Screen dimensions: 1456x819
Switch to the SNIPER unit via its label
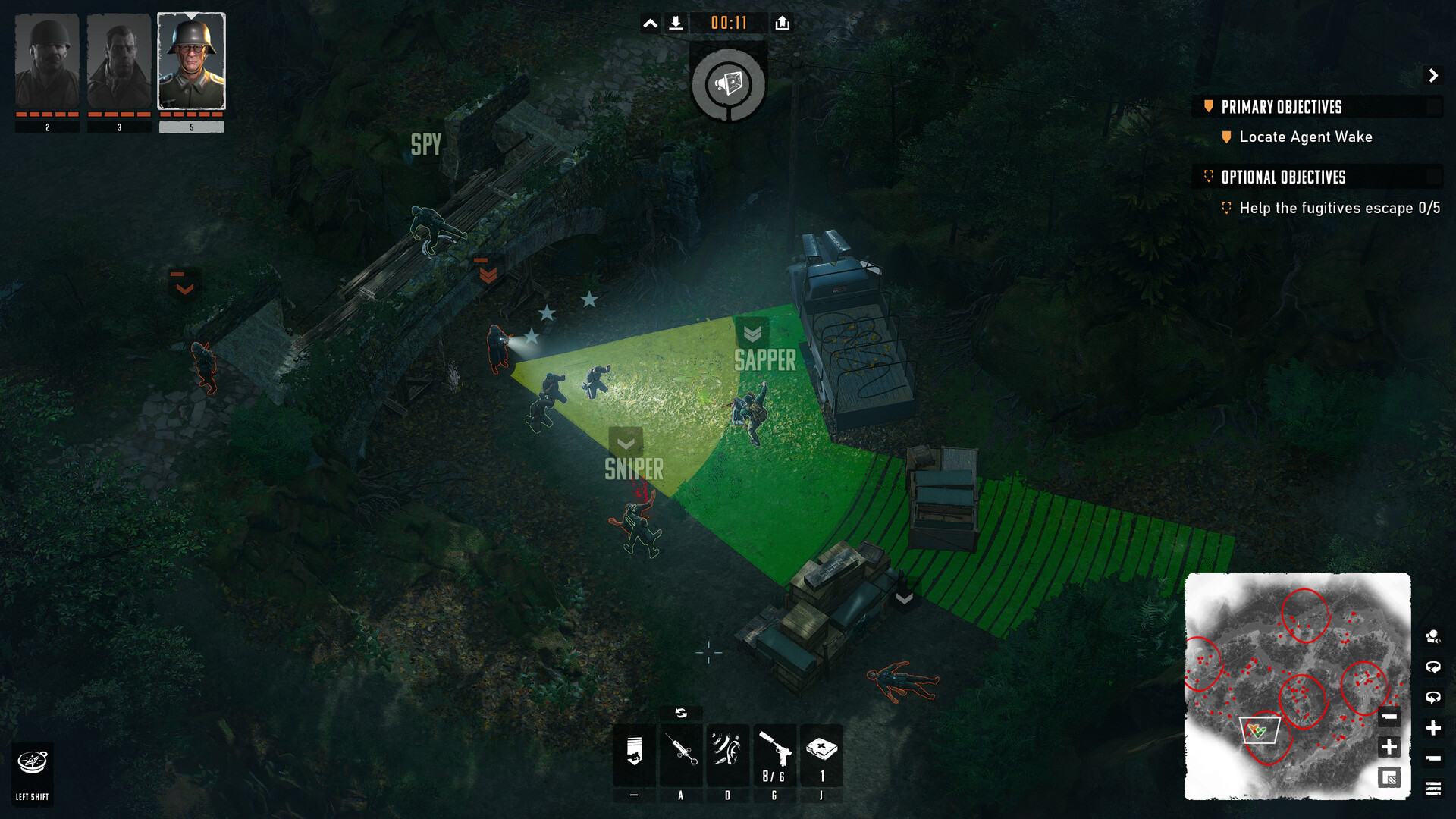coord(635,468)
